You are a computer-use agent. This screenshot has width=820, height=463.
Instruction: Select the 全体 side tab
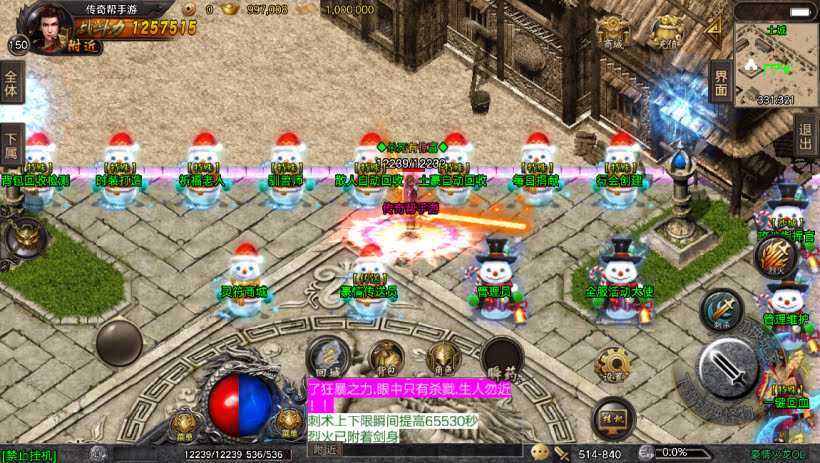click(x=12, y=84)
